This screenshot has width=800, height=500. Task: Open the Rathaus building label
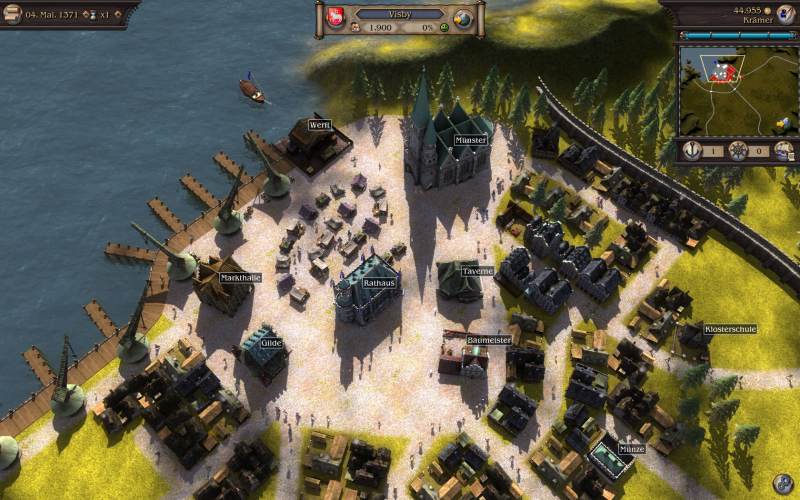click(379, 283)
